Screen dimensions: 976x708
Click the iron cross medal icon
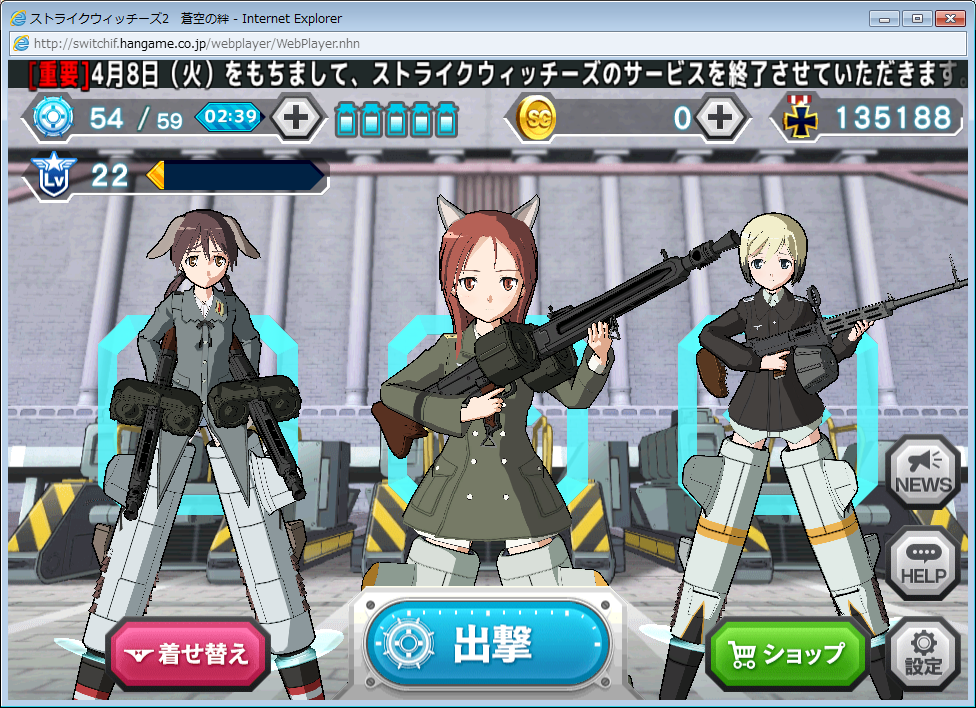tap(800, 118)
